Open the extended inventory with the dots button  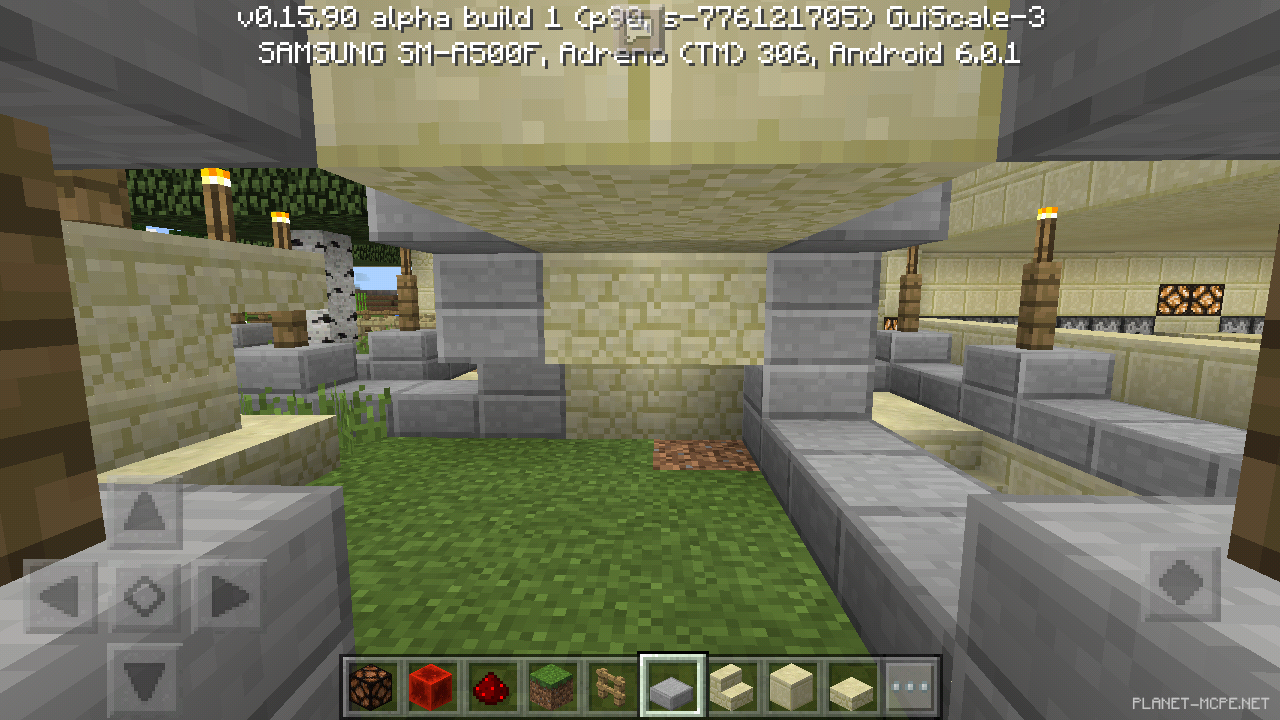[x=910, y=684]
